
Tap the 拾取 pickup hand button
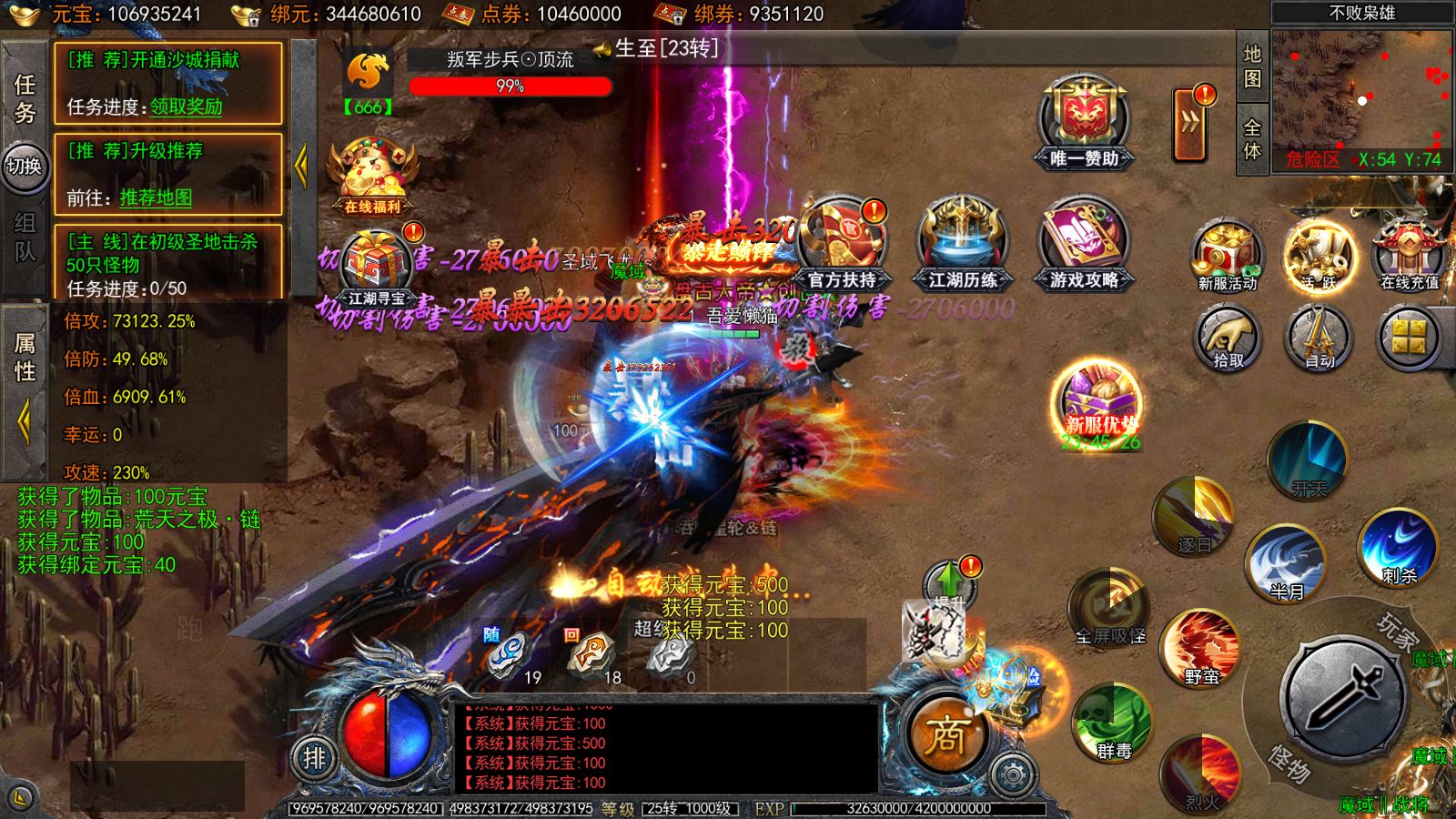1227,338
